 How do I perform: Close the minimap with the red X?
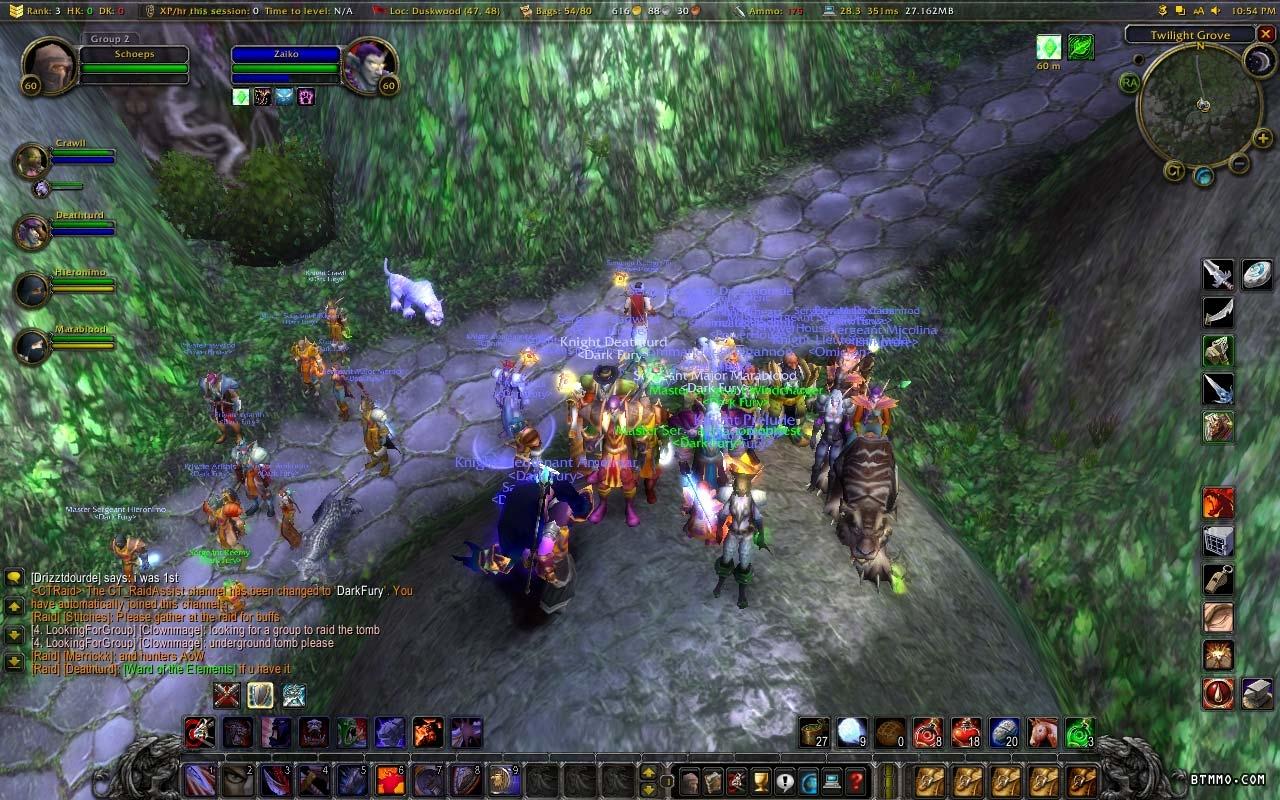[x=1266, y=34]
